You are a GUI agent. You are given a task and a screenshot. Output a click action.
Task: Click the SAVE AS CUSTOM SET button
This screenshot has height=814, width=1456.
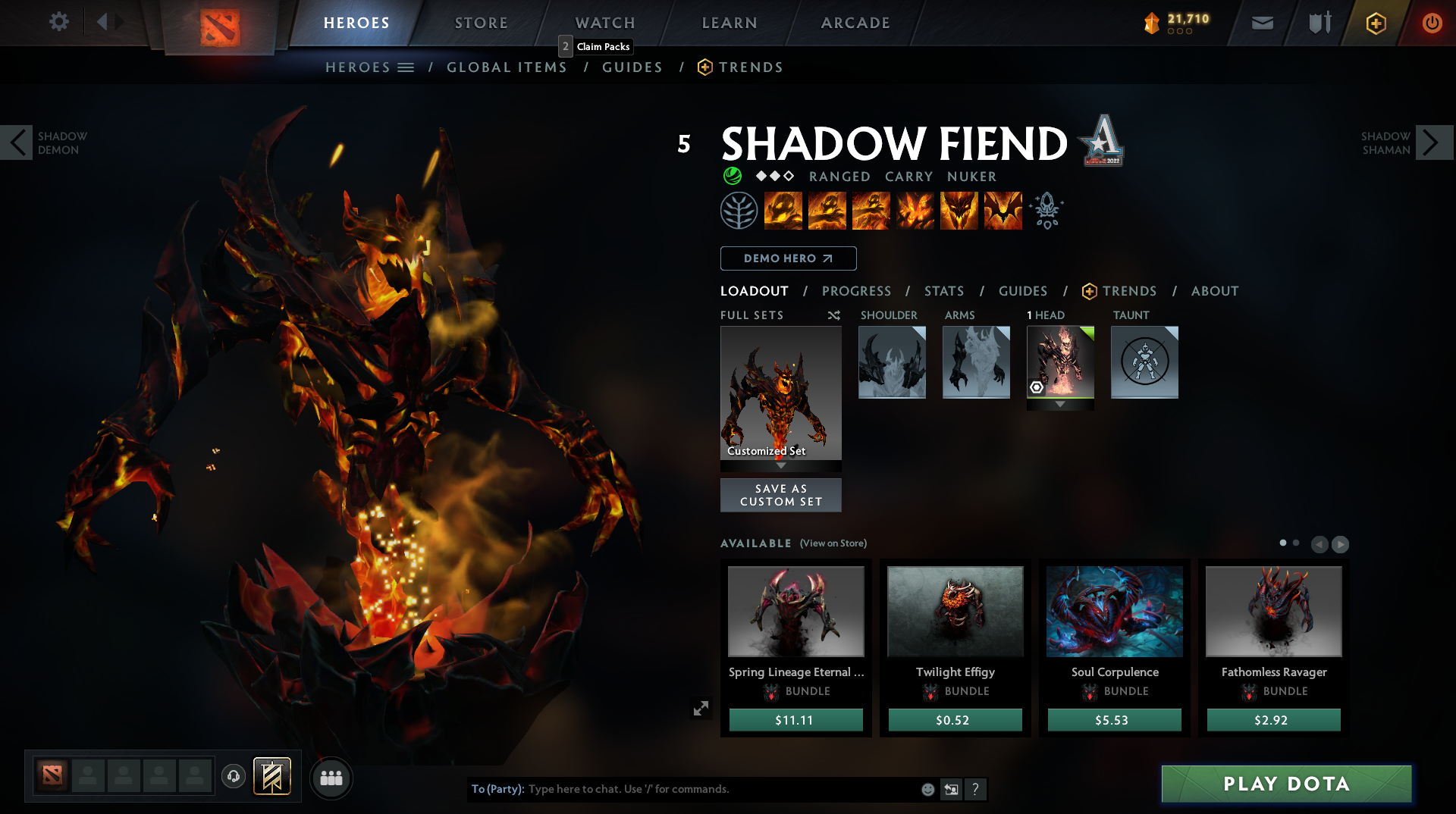tap(780, 494)
